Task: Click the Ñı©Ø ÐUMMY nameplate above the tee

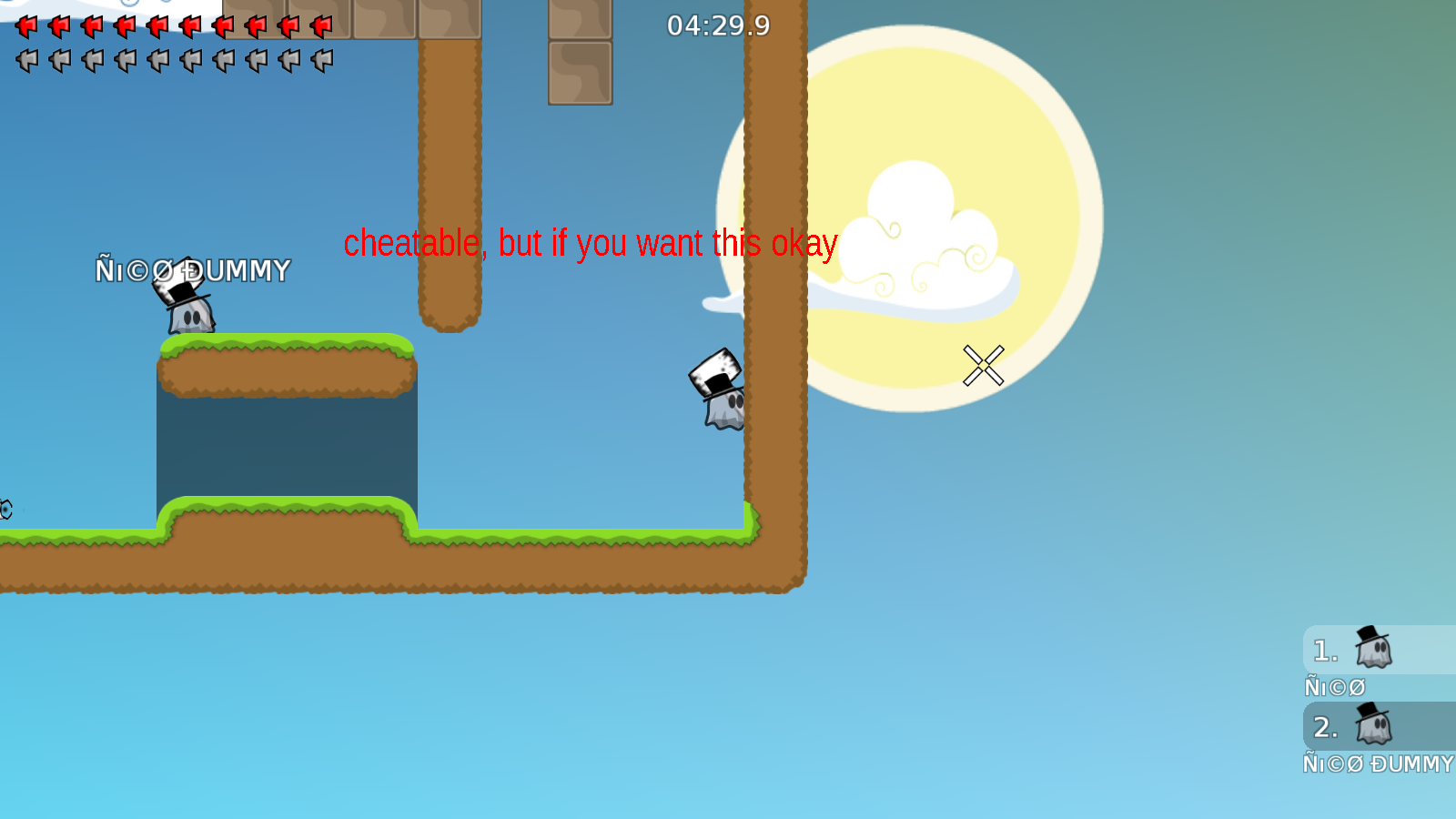Action: coord(194,270)
